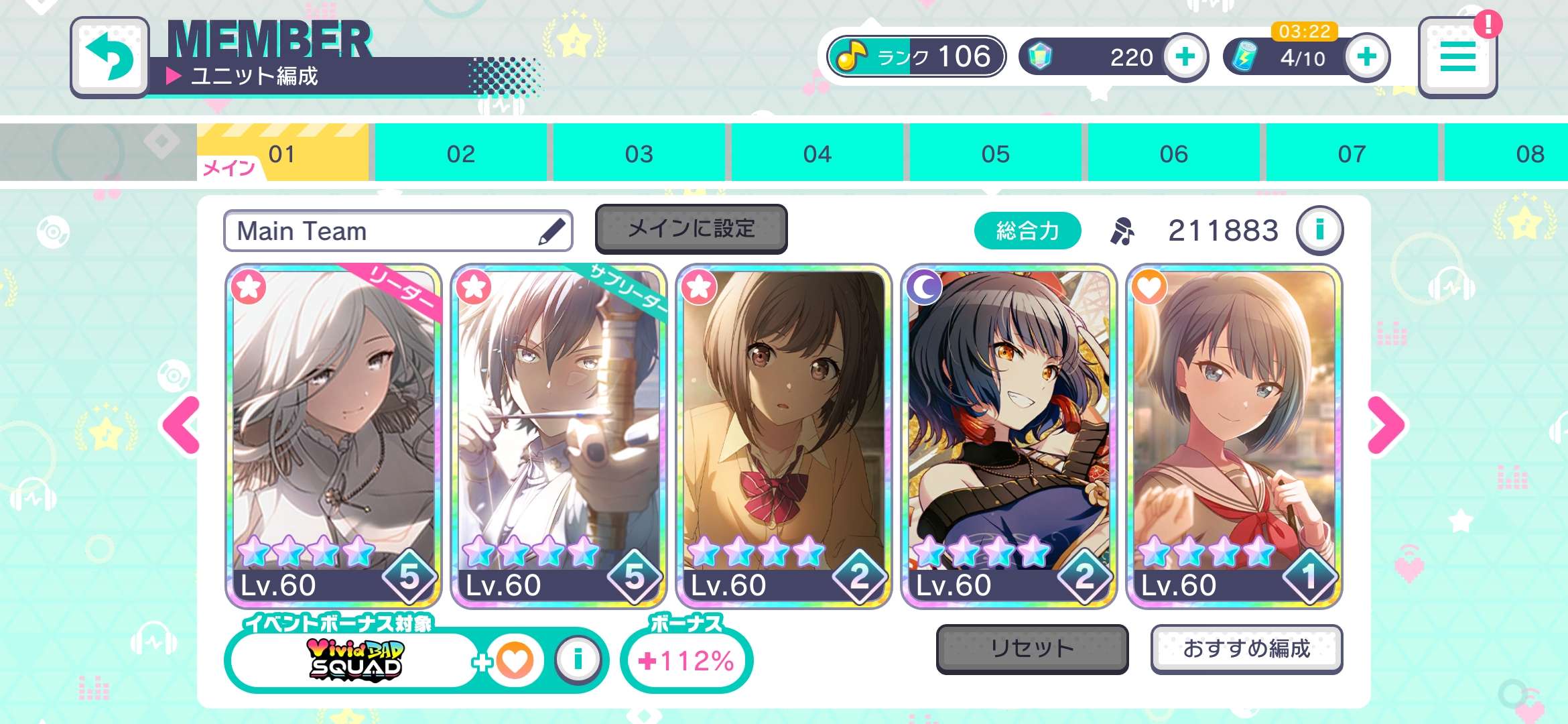Switch to unit tab 03
The height and width of the screenshot is (724, 1568).
click(x=639, y=154)
